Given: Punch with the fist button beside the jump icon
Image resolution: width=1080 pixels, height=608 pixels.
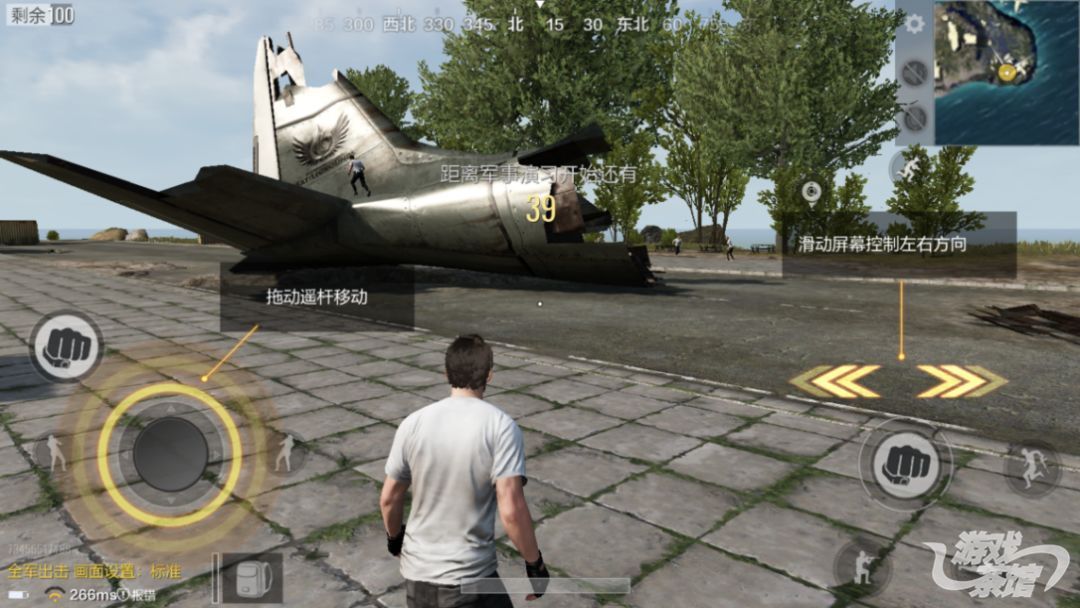Looking at the screenshot, I should (x=904, y=463).
